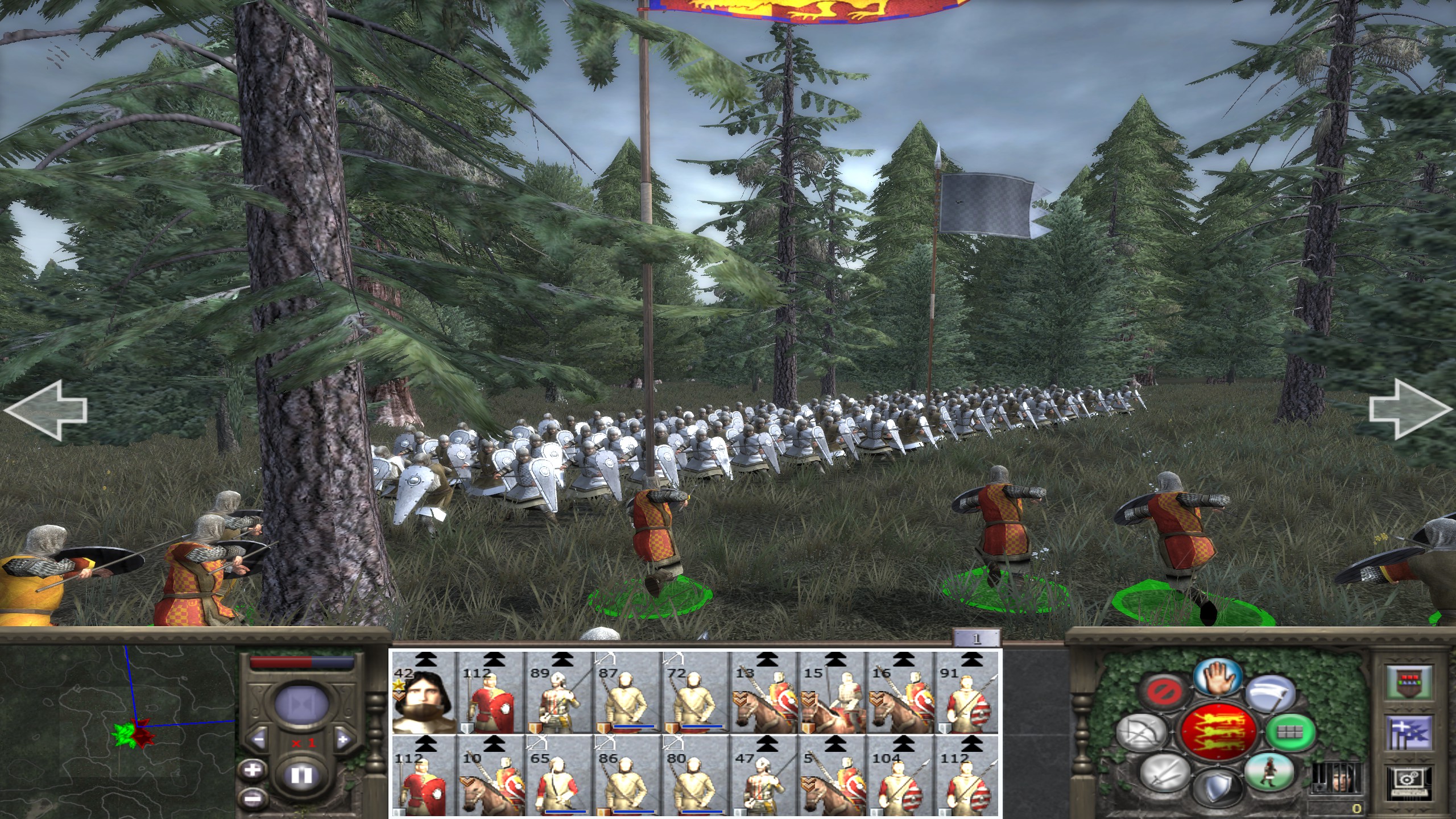Increase the battle speed

pyautogui.click(x=343, y=740)
